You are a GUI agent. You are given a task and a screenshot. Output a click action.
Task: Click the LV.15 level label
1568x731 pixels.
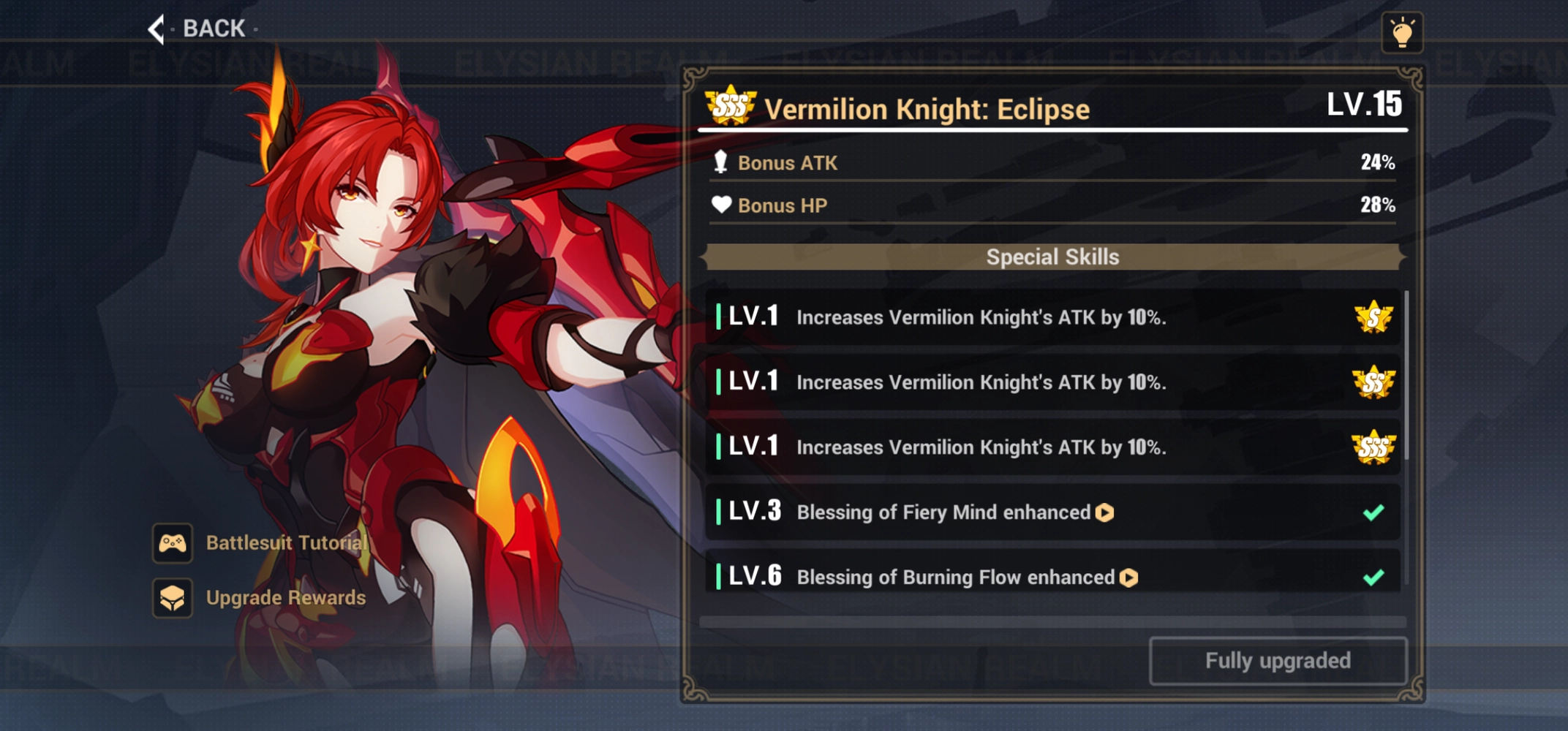[x=1365, y=105]
